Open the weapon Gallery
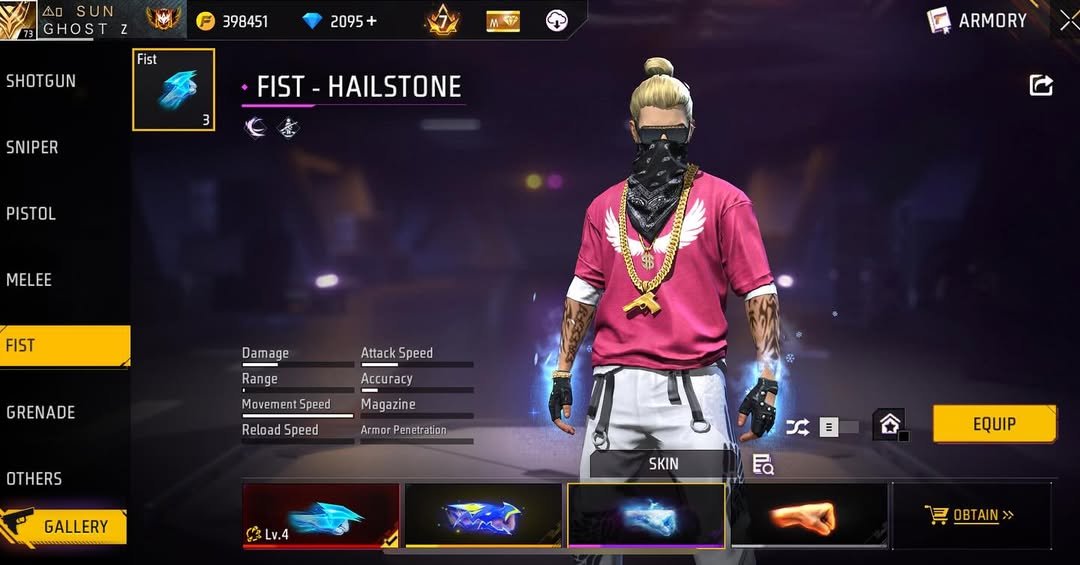Viewport: 1080px width, 565px height. click(x=66, y=526)
